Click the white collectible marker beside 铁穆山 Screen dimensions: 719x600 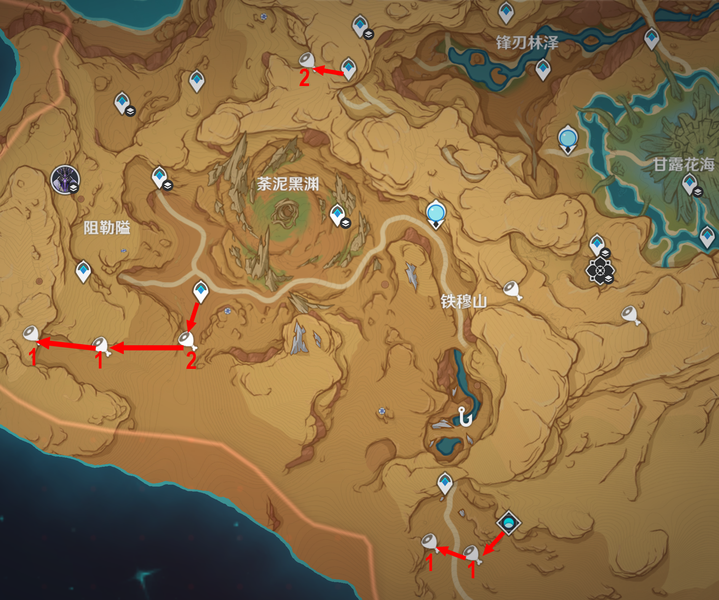(x=515, y=291)
